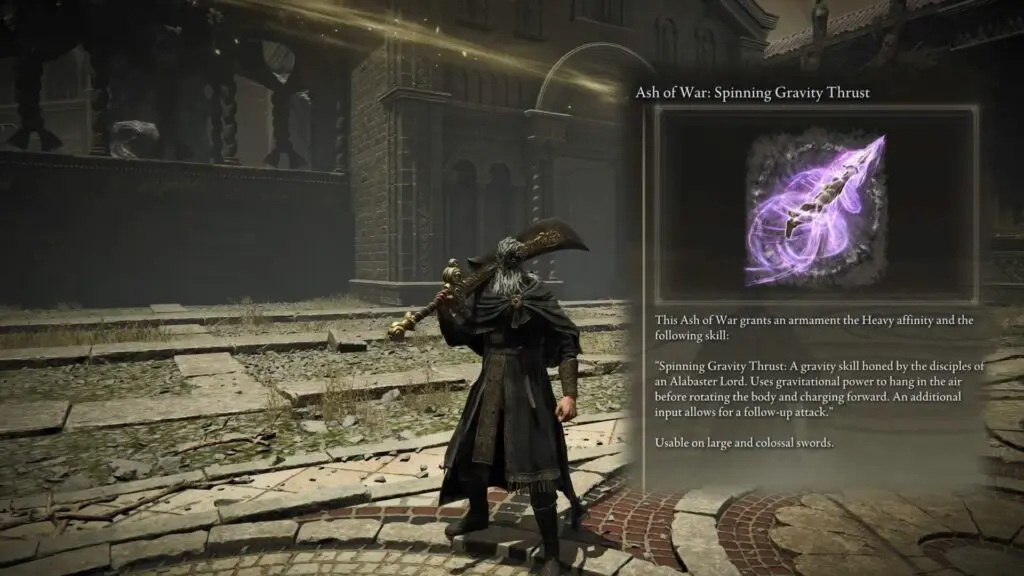This screenshot has width=1024, height=576.
Task: Select the Spinning Gravity Thrust ash icon
Action: point(815,205)
